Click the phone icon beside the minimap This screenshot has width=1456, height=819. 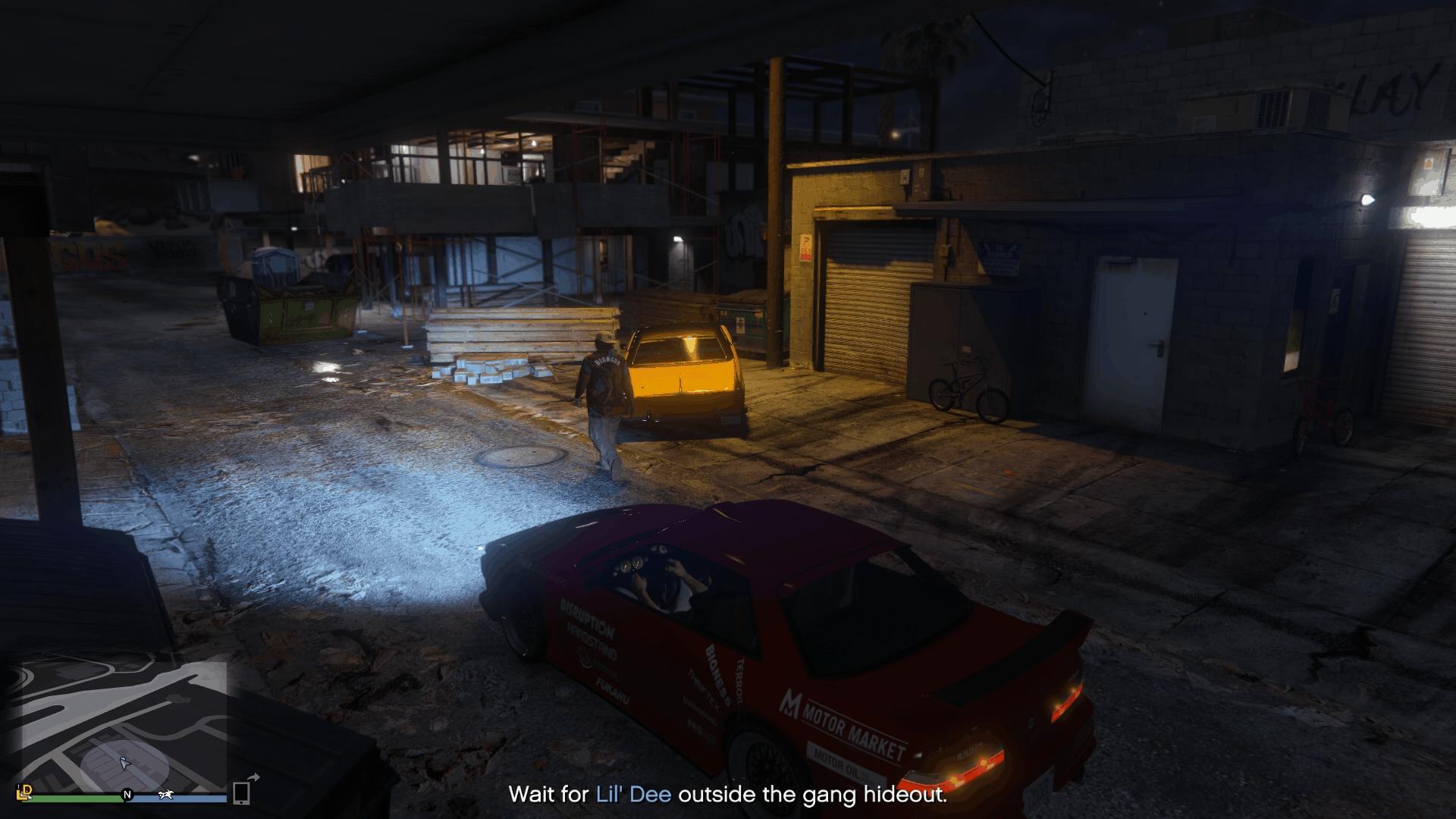[241, 794]
